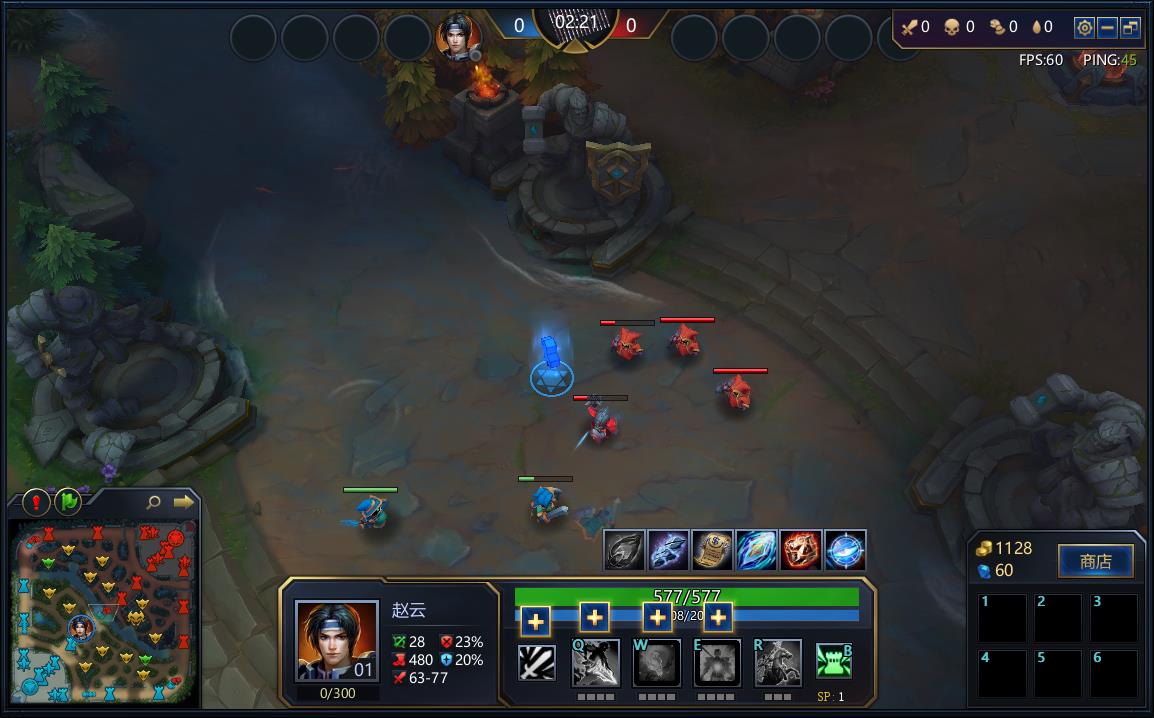Click the magnifying glass above the minimap

[x=153, y=502]
